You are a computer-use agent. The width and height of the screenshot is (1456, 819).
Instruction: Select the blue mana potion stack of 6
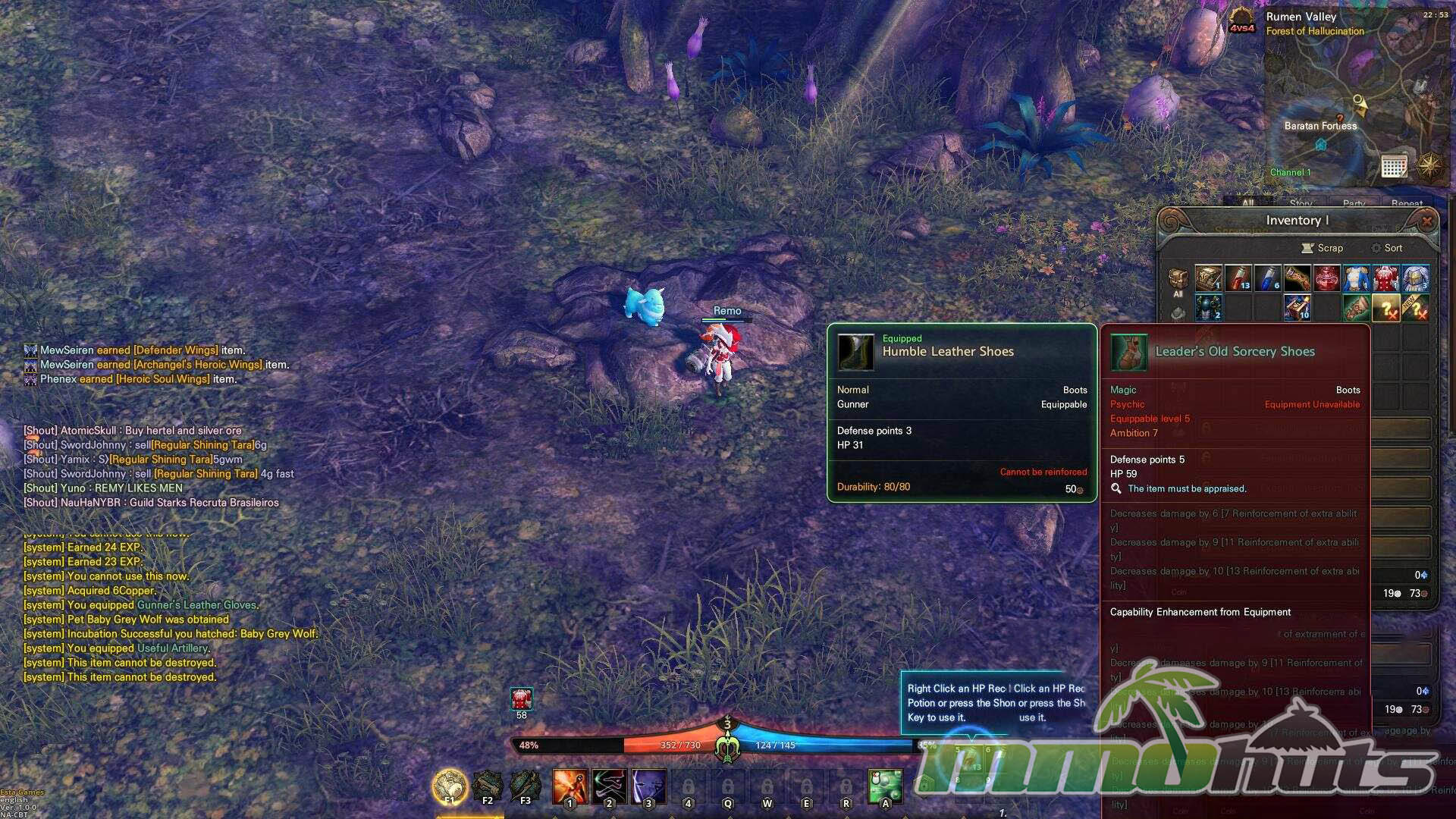tap(1267, 278)
